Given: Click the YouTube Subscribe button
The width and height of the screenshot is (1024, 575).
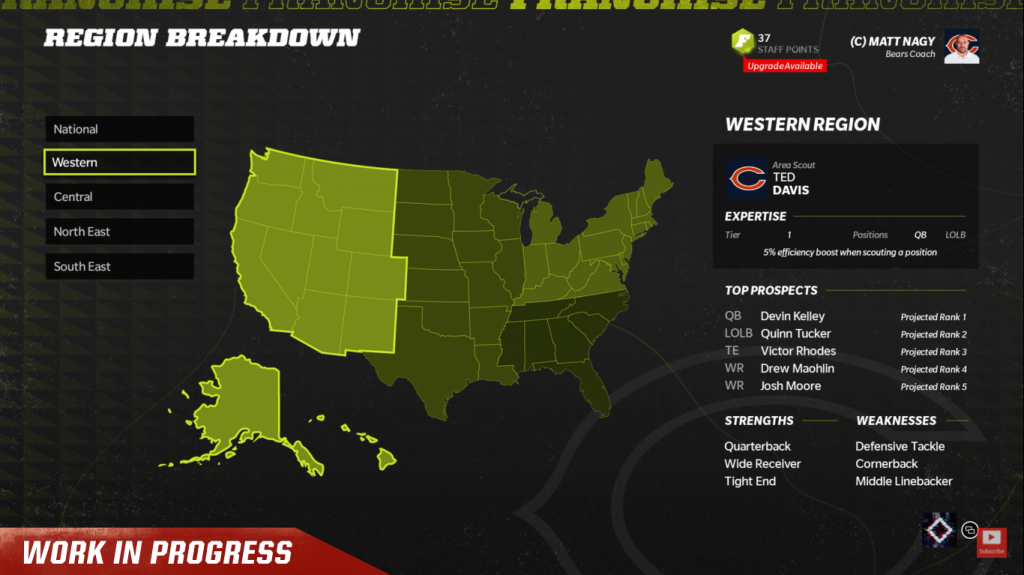Looking at the screenshot, I should (x=991, y=542).
